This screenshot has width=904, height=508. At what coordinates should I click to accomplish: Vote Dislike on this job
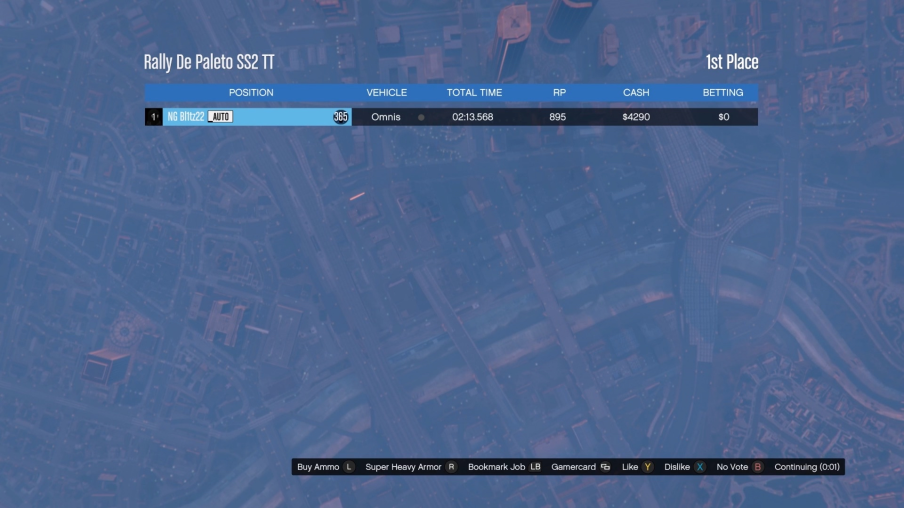(685, 467)
